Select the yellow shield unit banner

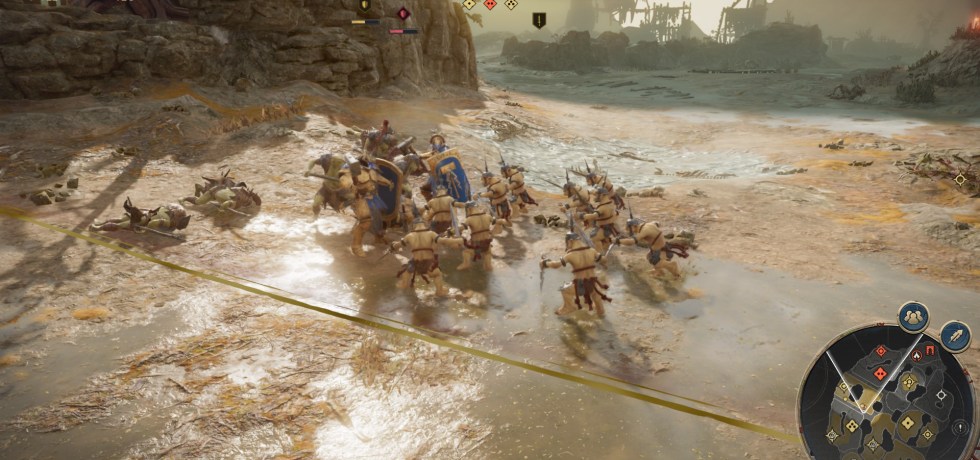click(x=364, y=6)
